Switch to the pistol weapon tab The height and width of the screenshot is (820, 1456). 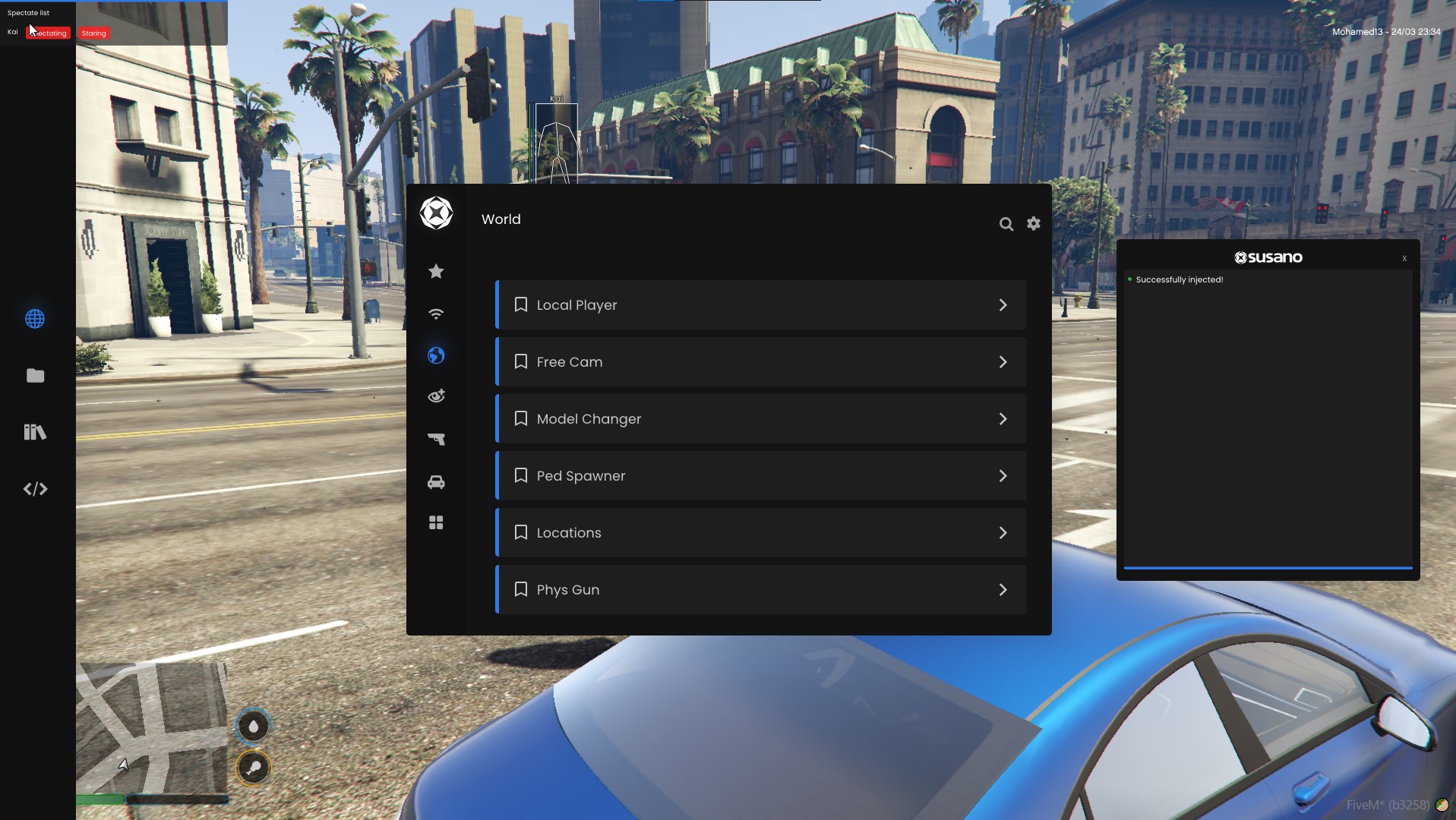(436, 439)
